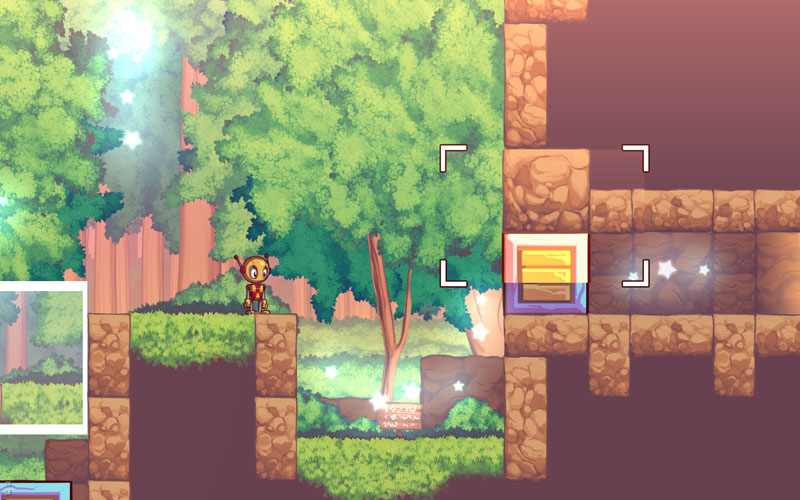Screen dimensions: 800x500
Task: Click the stored snapshot thumbnail in the corner
Action: pos(35,491)
